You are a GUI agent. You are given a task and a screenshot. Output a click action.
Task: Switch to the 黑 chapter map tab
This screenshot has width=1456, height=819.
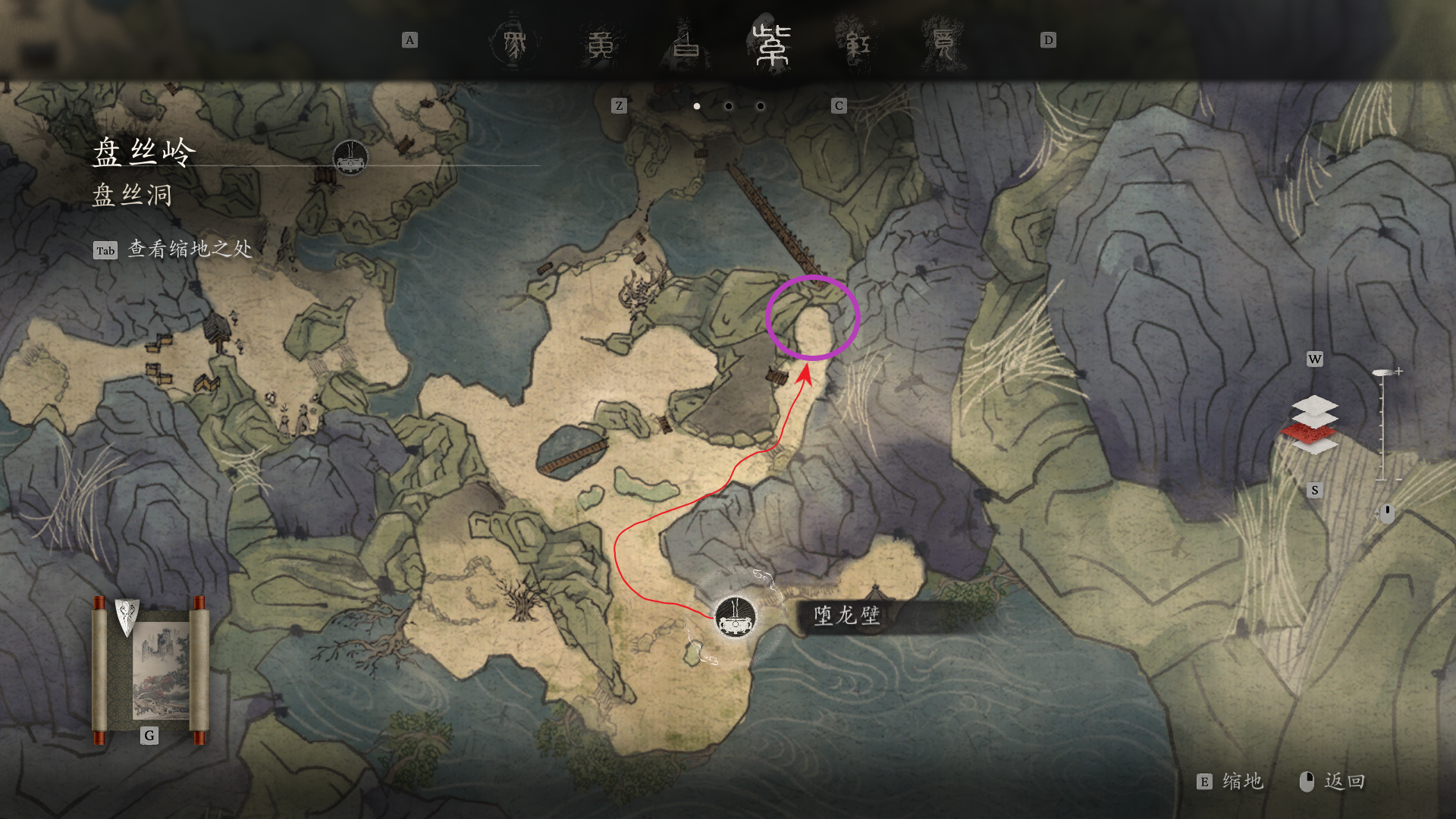coord(515,44)
